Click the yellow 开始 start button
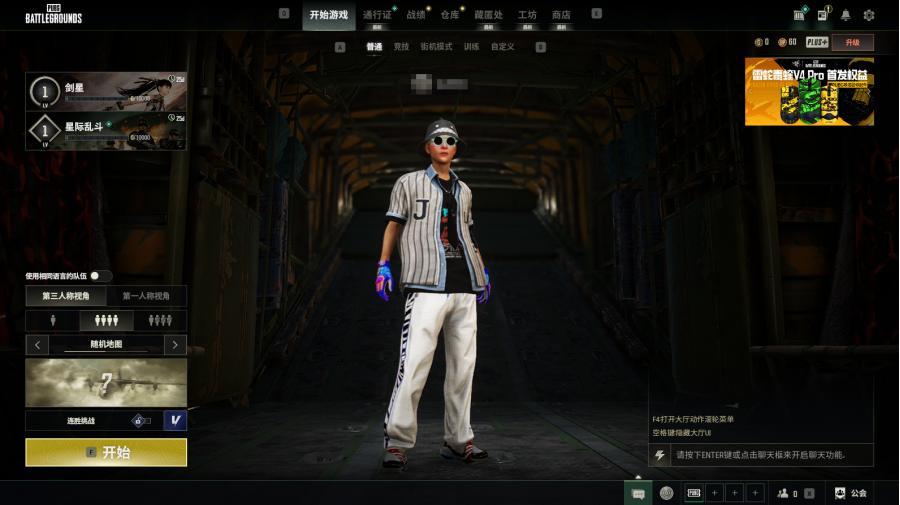The height and width of the screenshot is (505, 900). coord(106,452)
